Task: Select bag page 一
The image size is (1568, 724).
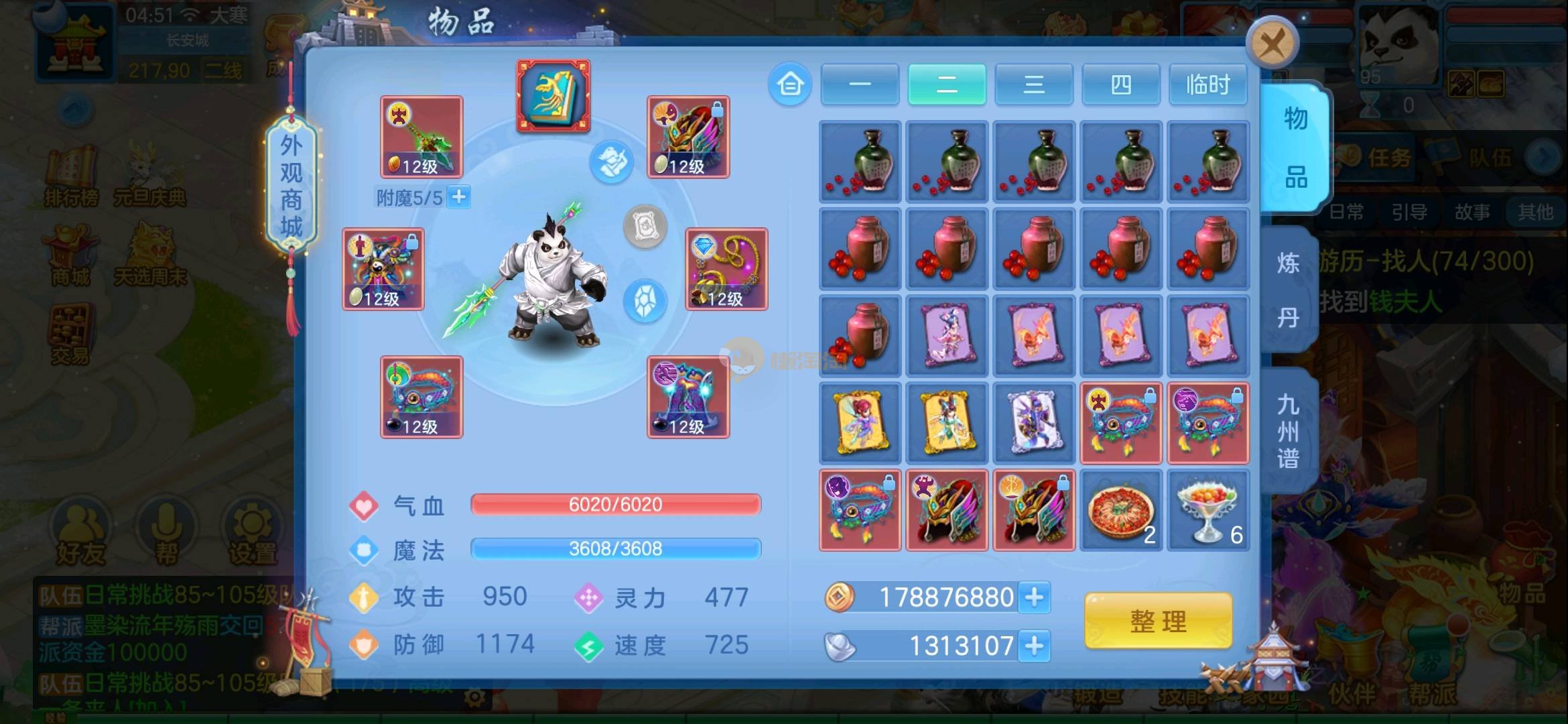Action: 860,85
